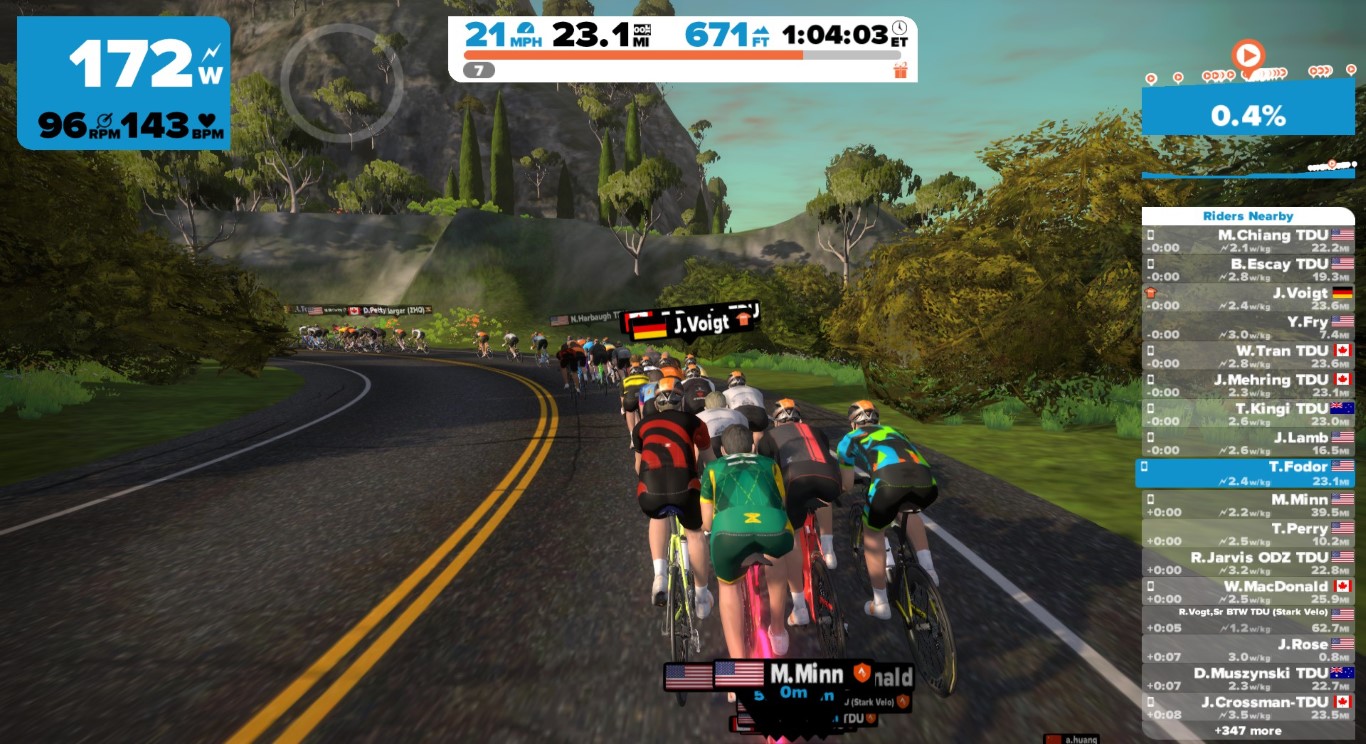Choose J.Rose from the riders list
This screenshot has width=1366, height=744.
(x=1248, y=650)
